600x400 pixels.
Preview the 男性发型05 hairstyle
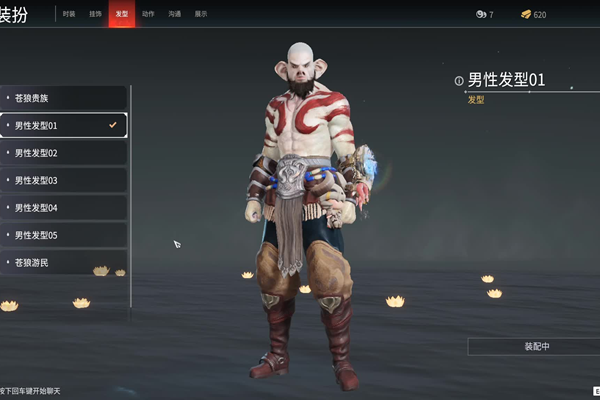coord(64,235)
